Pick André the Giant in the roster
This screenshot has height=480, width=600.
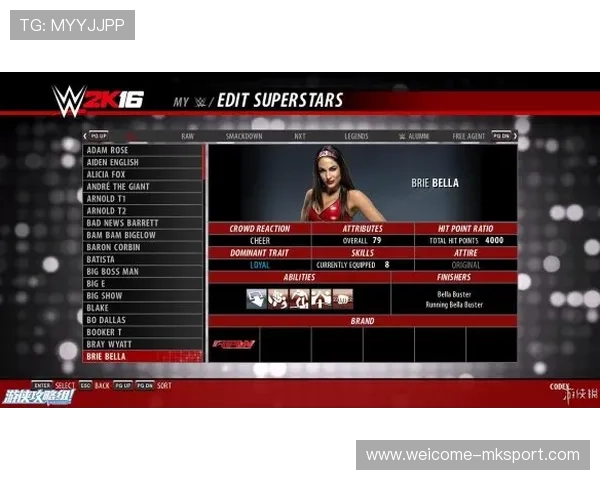click(143, 186)
